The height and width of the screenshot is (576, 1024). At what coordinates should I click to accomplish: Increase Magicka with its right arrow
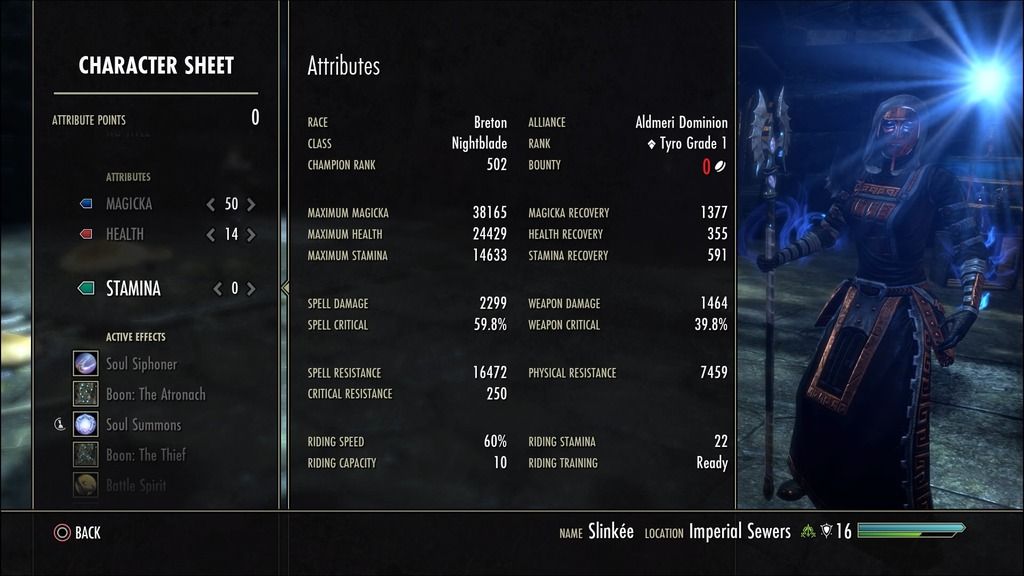251,204
